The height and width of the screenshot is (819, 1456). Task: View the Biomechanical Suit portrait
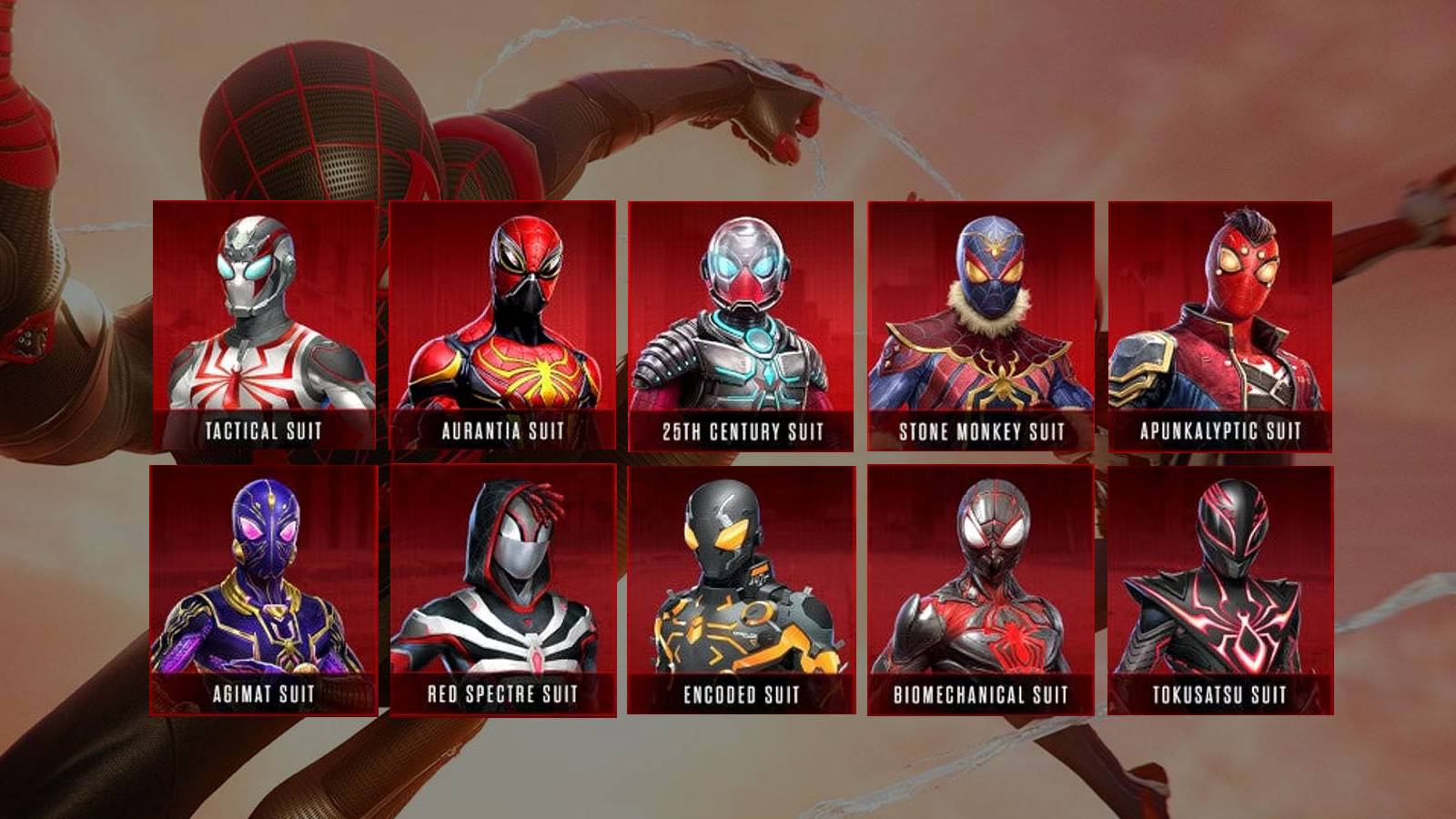[x=978, y=573]
